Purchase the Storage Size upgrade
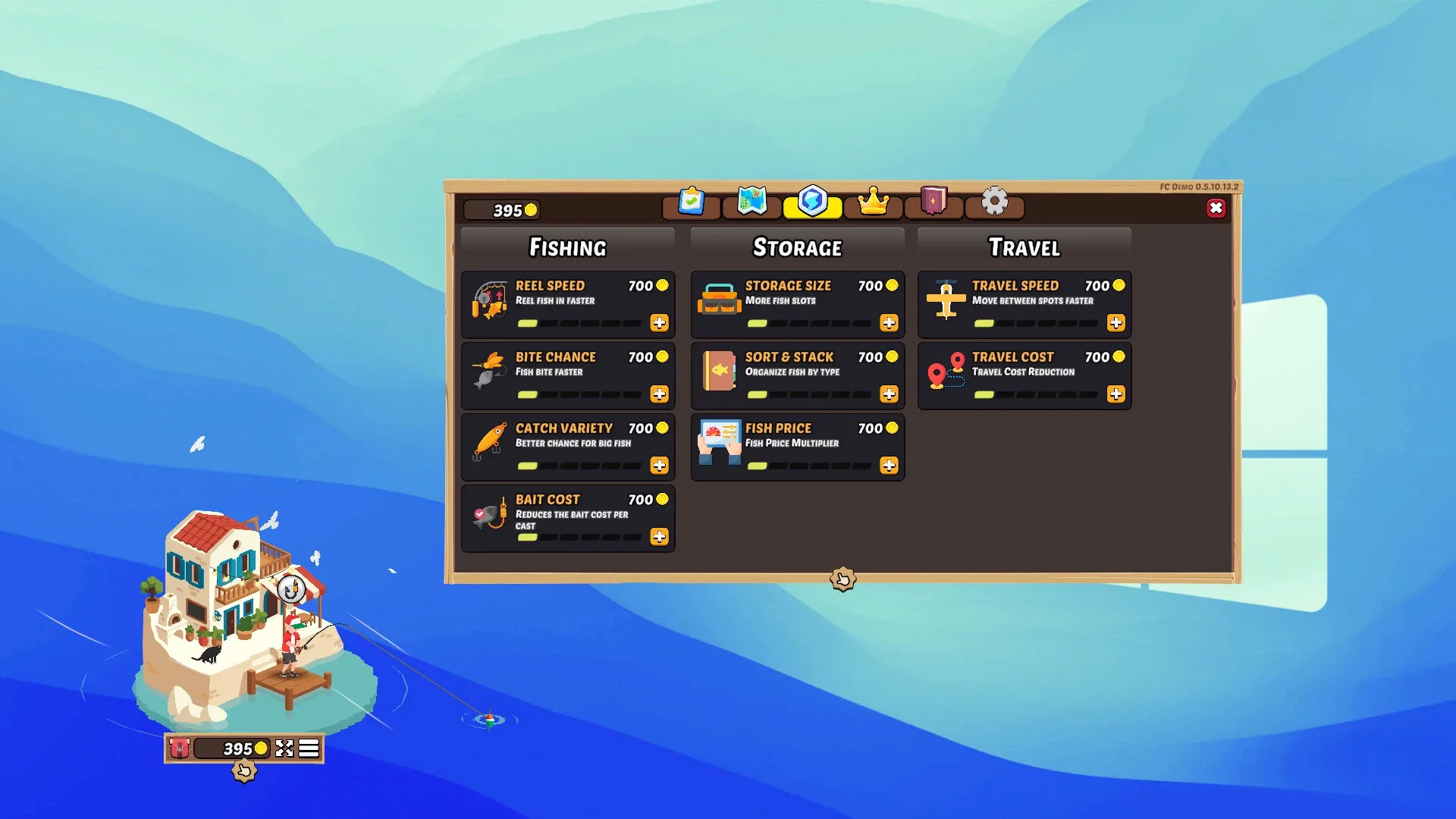This screenshot has width=1456, height=819. [x=889, y=324]
